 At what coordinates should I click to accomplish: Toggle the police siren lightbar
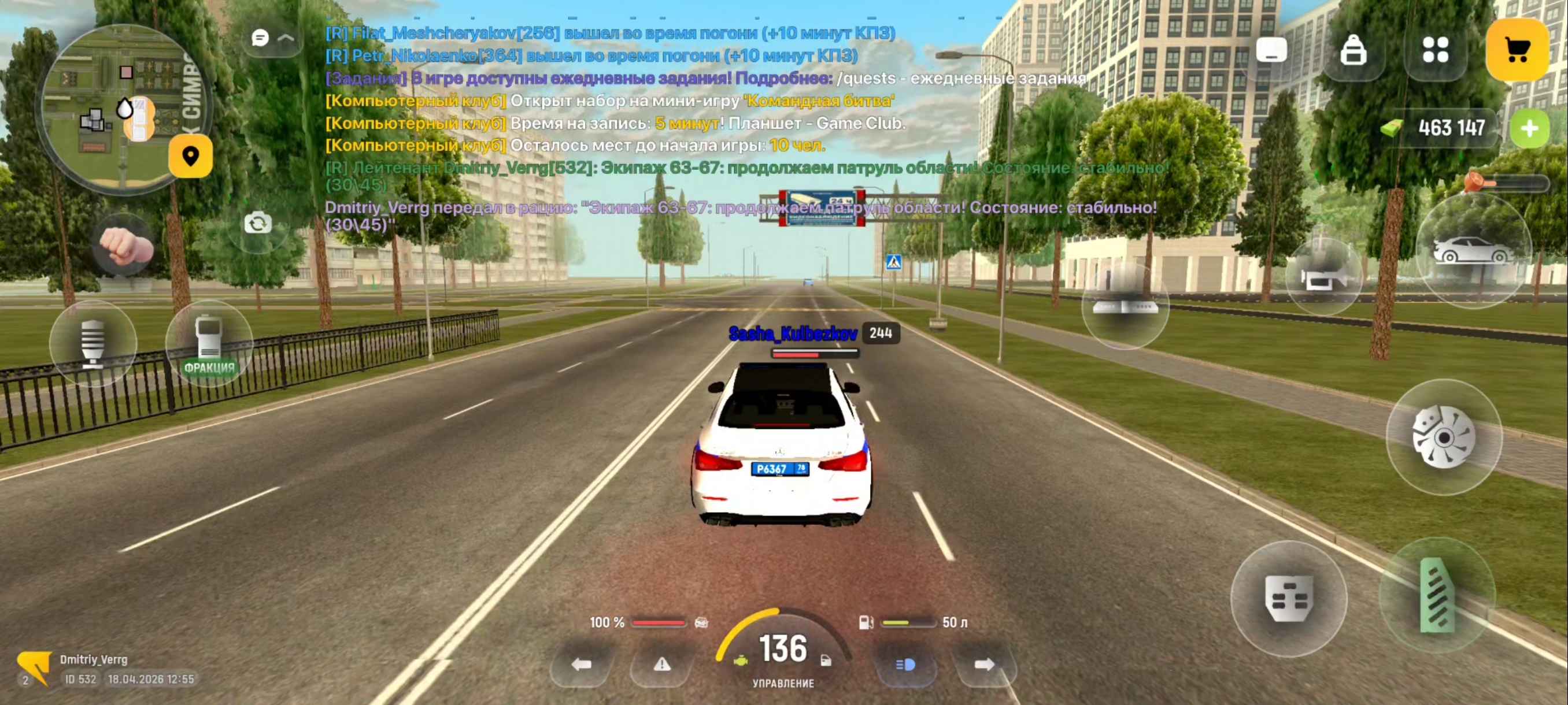(1125, 306)
